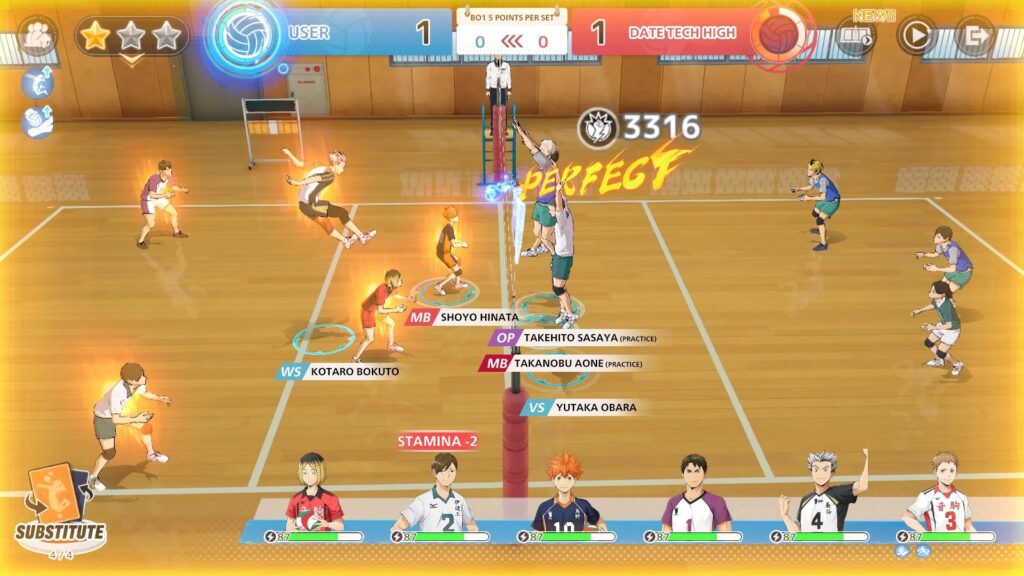Select the orange-haired number 10 player portrait

pyautogui.click(x=566, y=495)
